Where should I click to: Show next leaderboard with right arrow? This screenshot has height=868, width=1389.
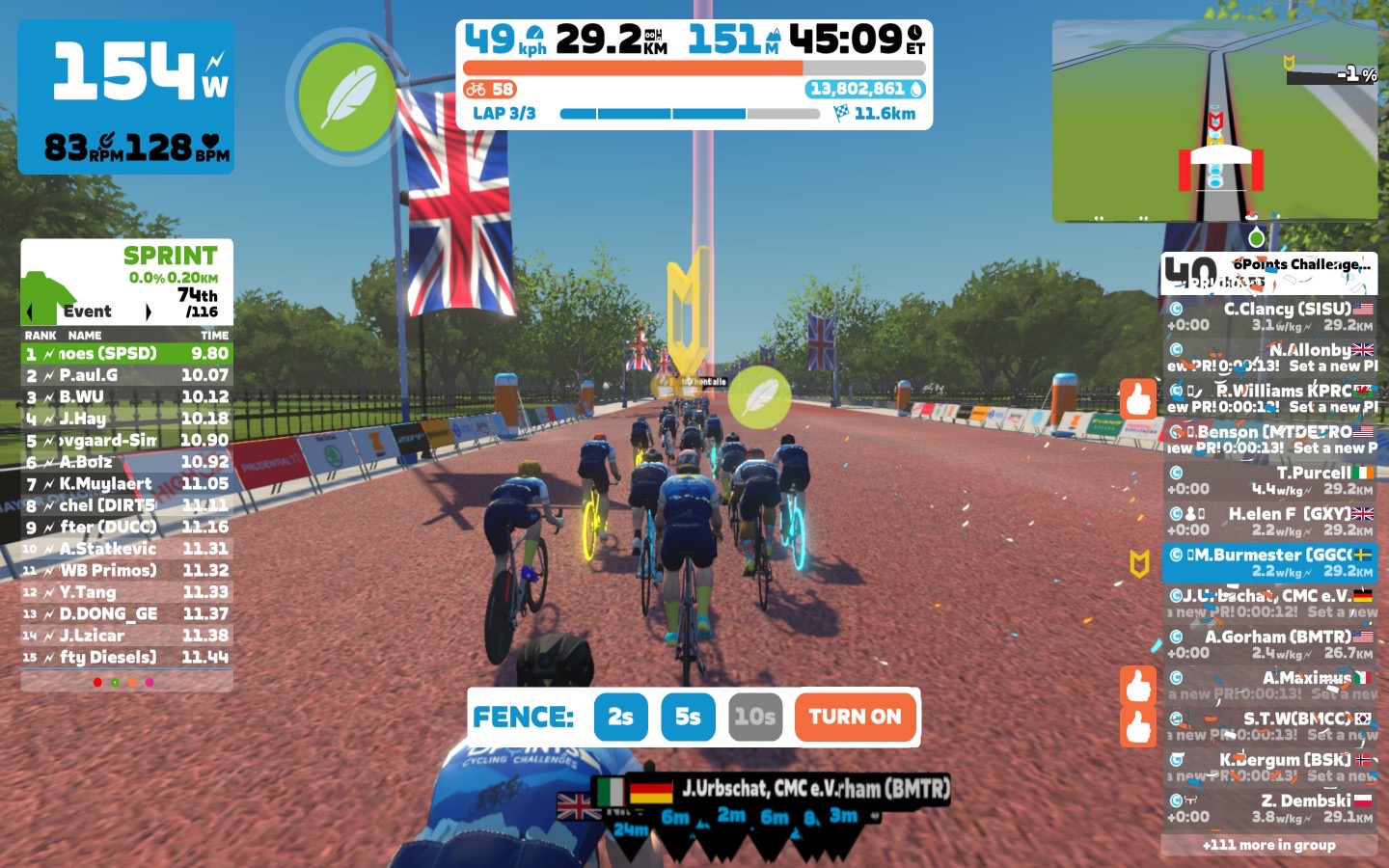[x=148, y=312]
